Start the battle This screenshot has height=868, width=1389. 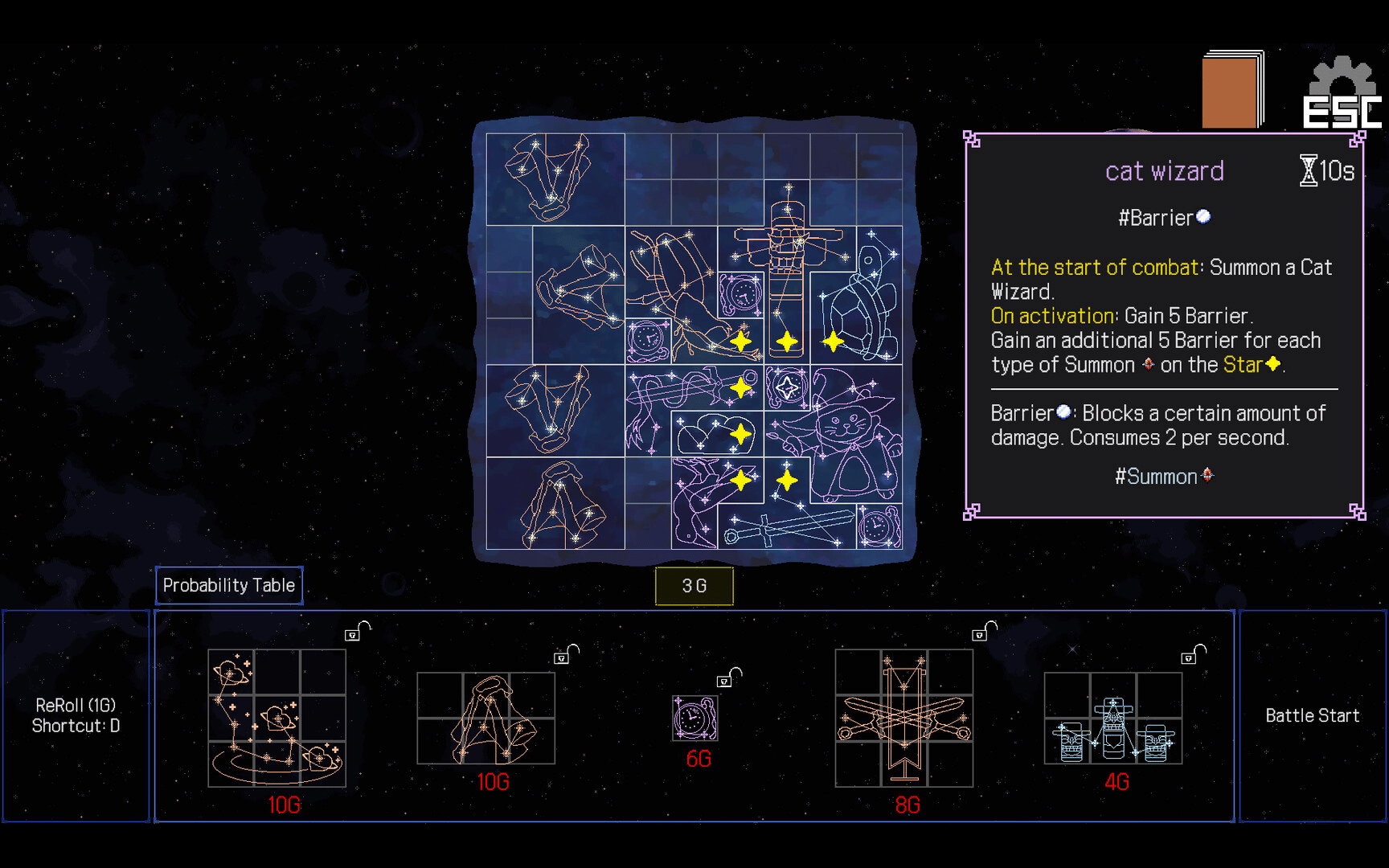pos(1312,715)
